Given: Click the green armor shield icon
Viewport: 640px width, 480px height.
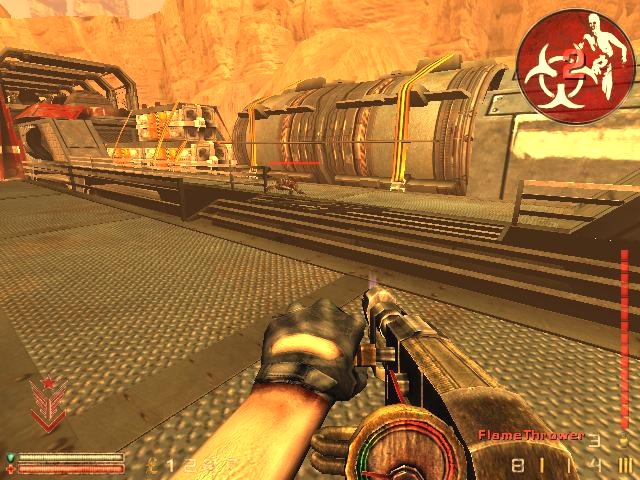Looking at the screenshot, I should click(11, 457).
